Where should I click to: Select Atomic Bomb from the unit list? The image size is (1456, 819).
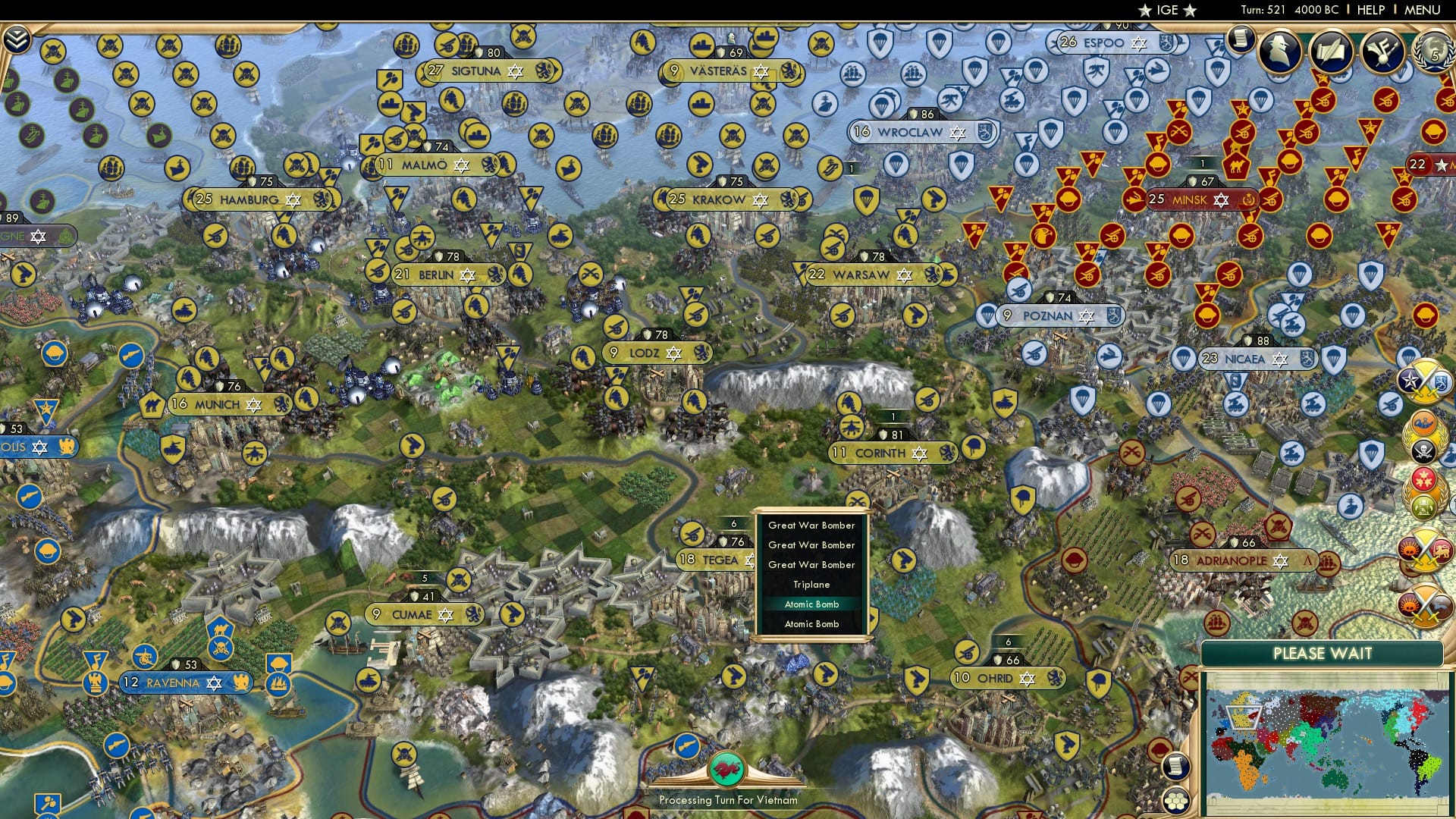[812, 604]
